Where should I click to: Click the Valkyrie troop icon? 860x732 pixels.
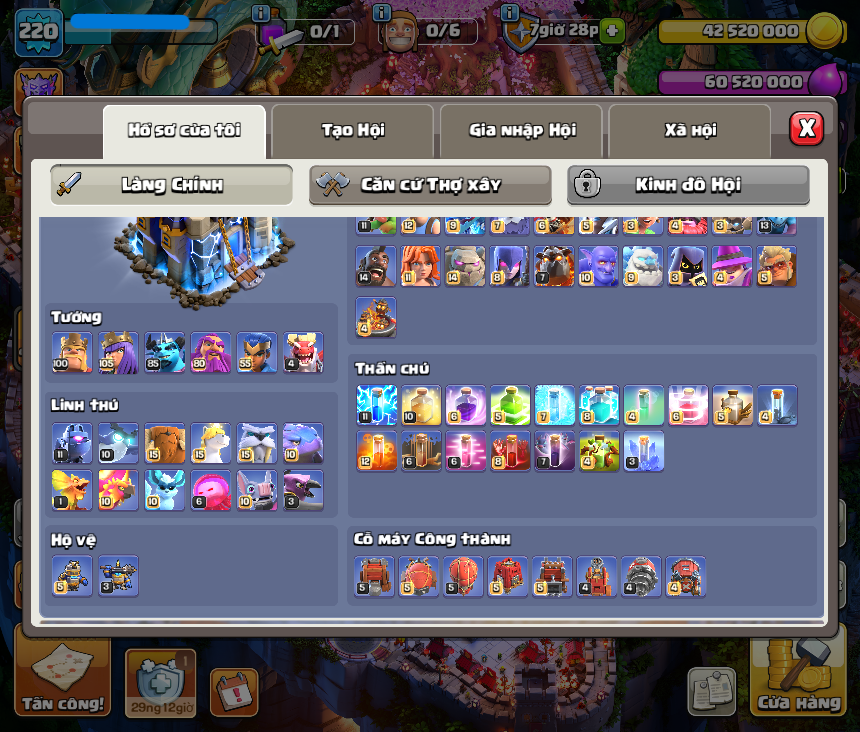420,267
